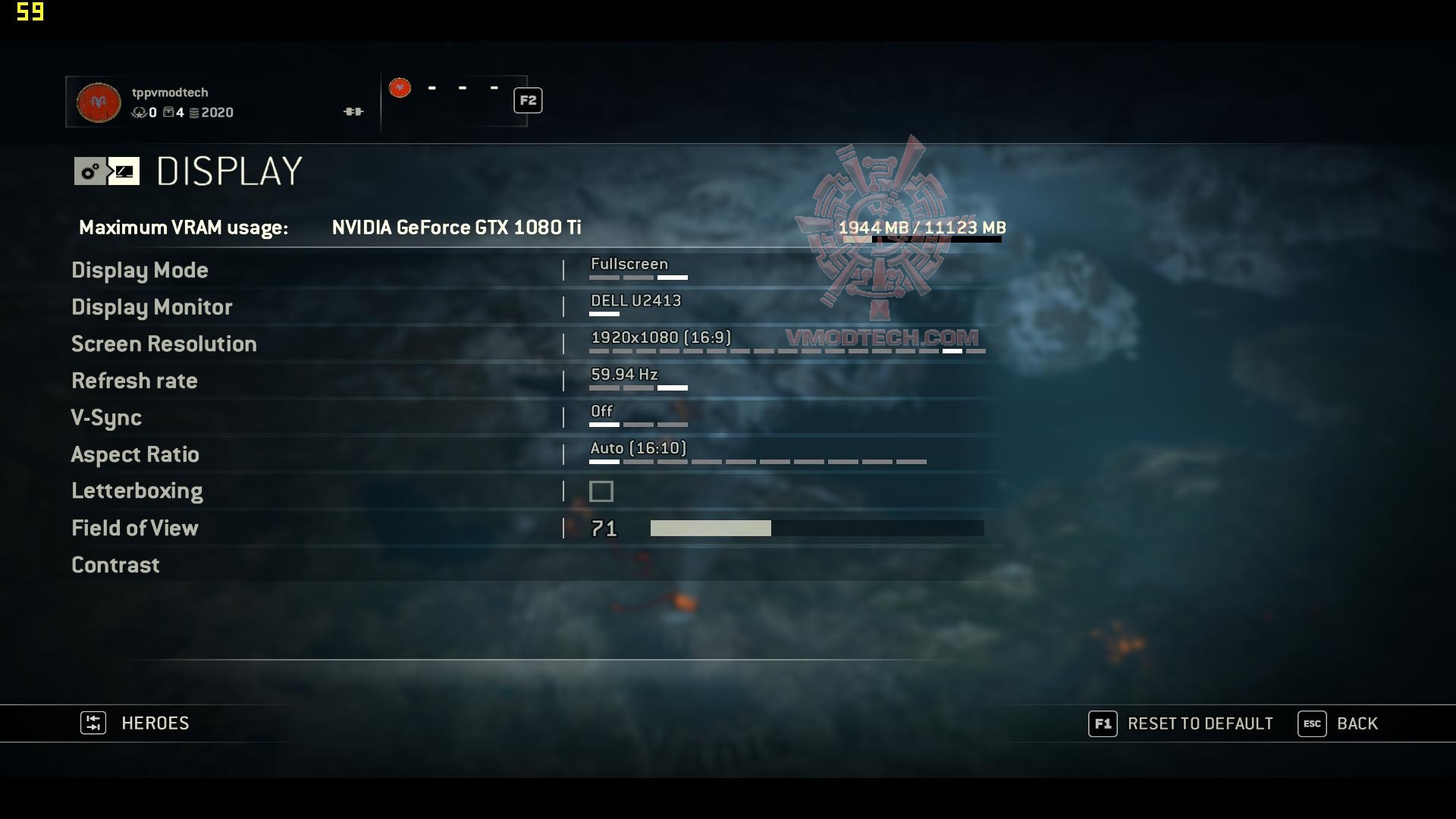Choose the Display Monitor option

[152, 307]
